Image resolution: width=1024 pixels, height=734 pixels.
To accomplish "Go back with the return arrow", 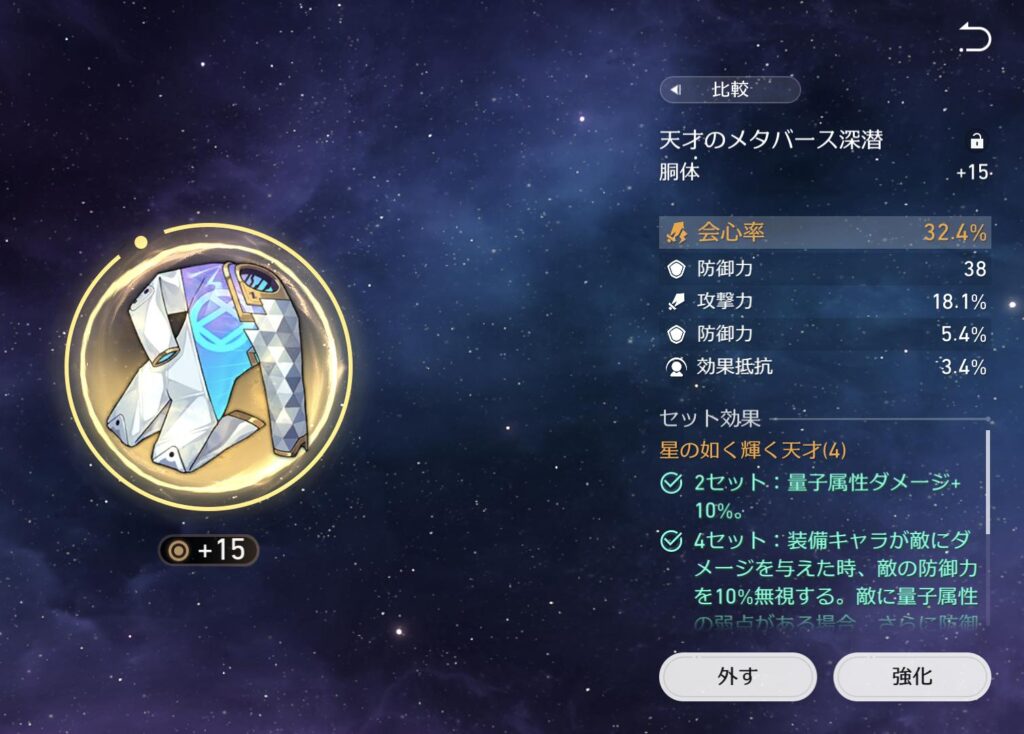I will 974,38.
